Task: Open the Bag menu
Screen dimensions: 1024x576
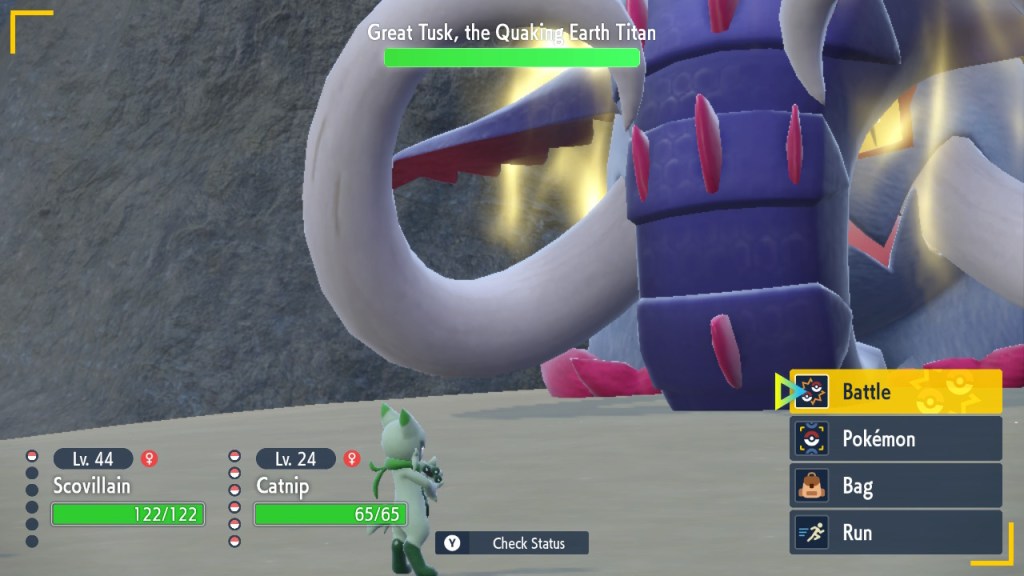Action: coord(895,487)
